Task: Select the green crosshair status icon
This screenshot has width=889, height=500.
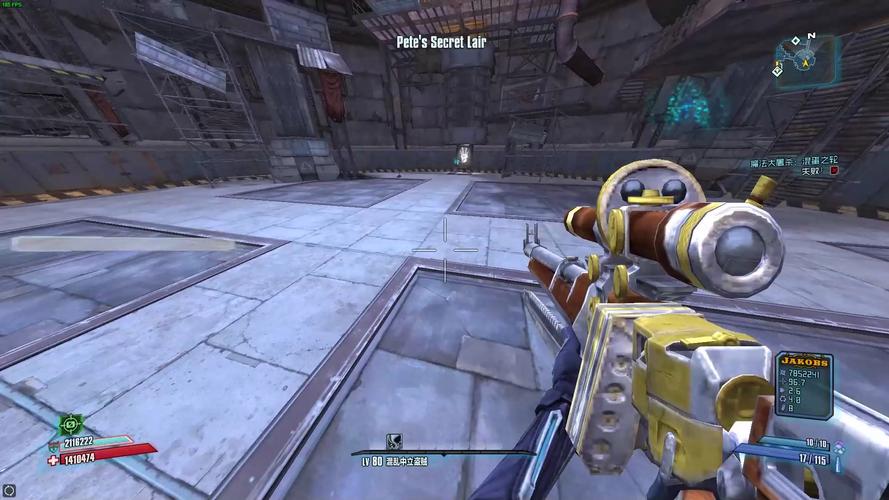Action: point(71,424)
